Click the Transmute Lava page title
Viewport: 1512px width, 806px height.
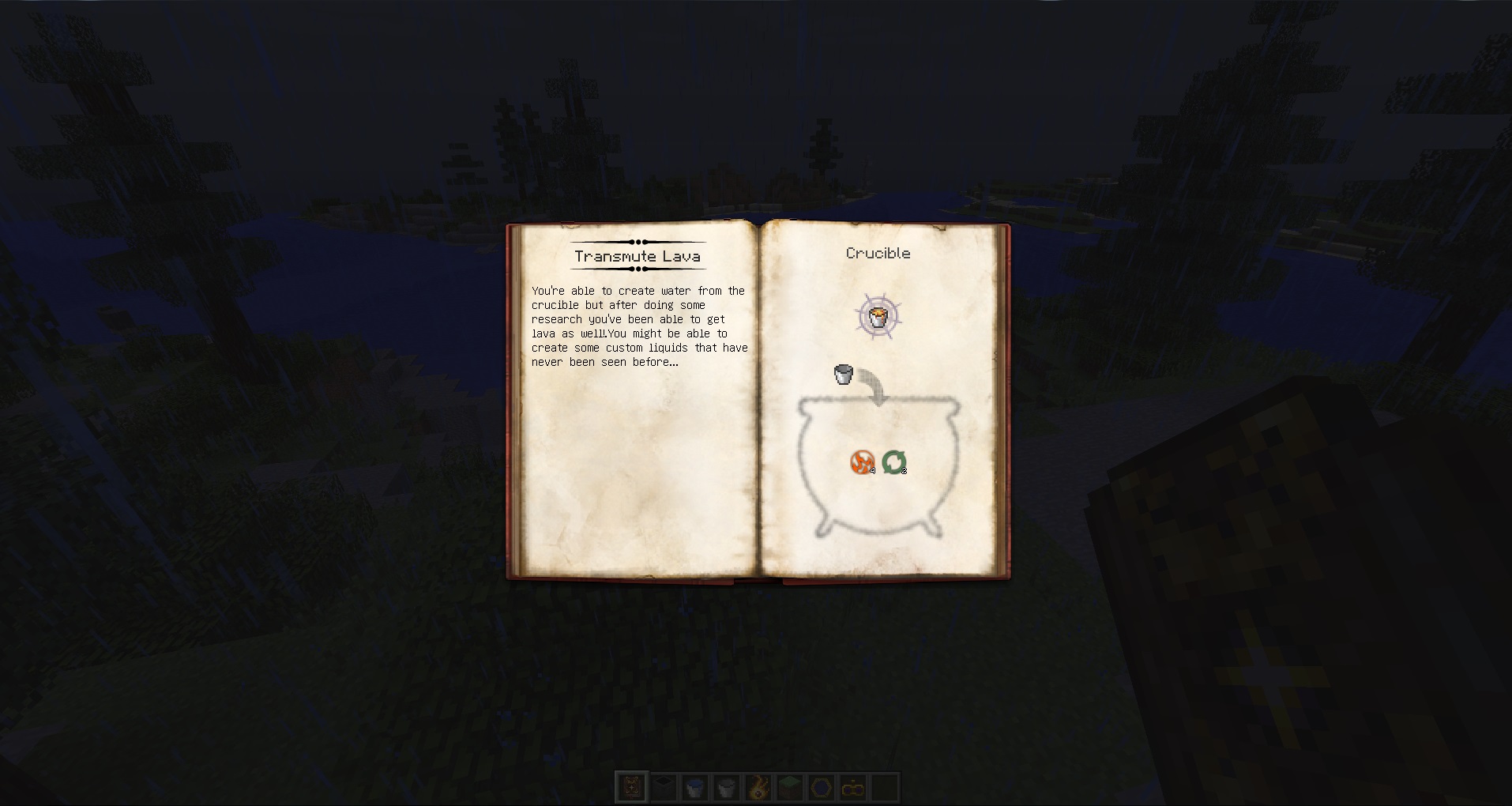(x=637, y=256)
